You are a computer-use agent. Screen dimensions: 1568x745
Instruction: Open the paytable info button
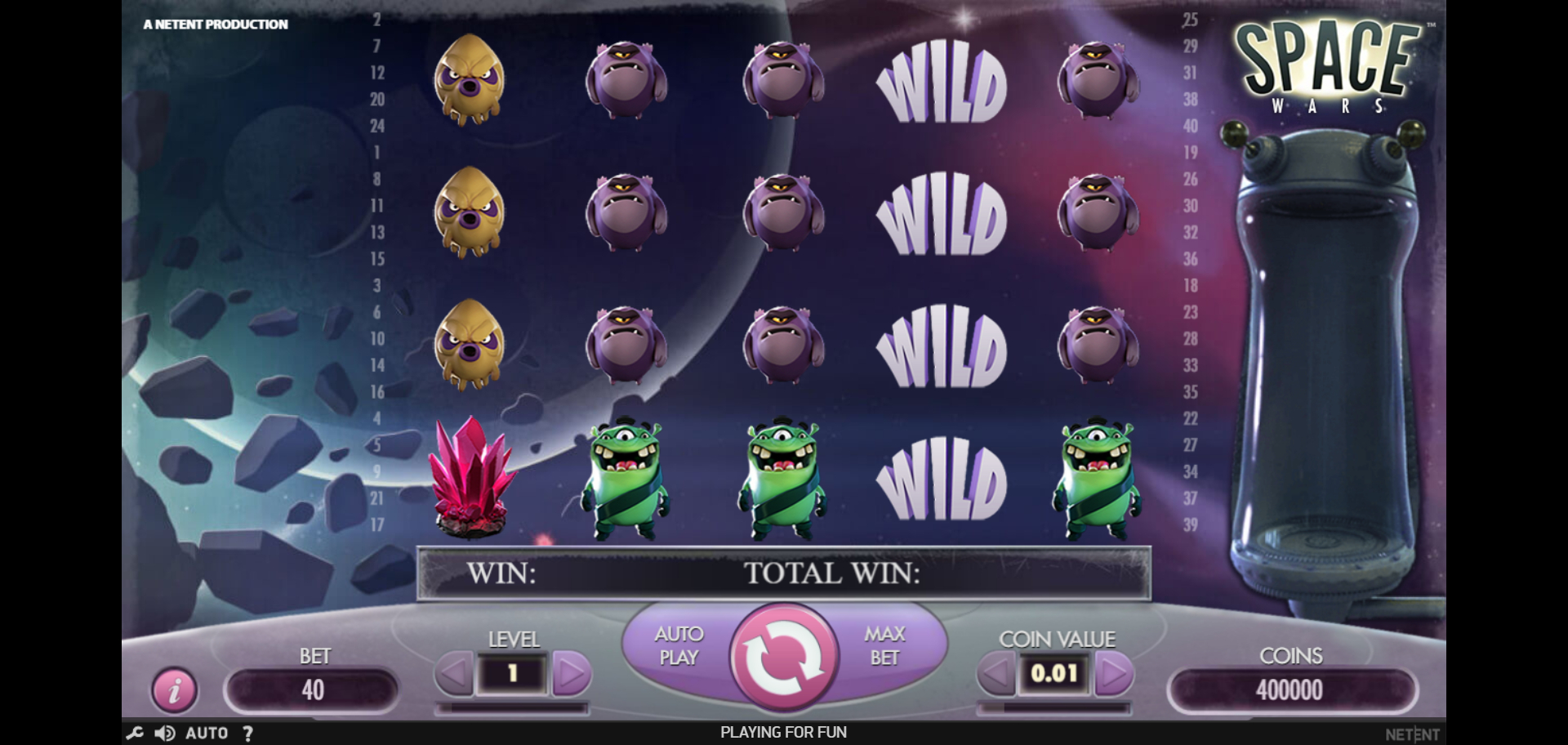pos(174,690)
